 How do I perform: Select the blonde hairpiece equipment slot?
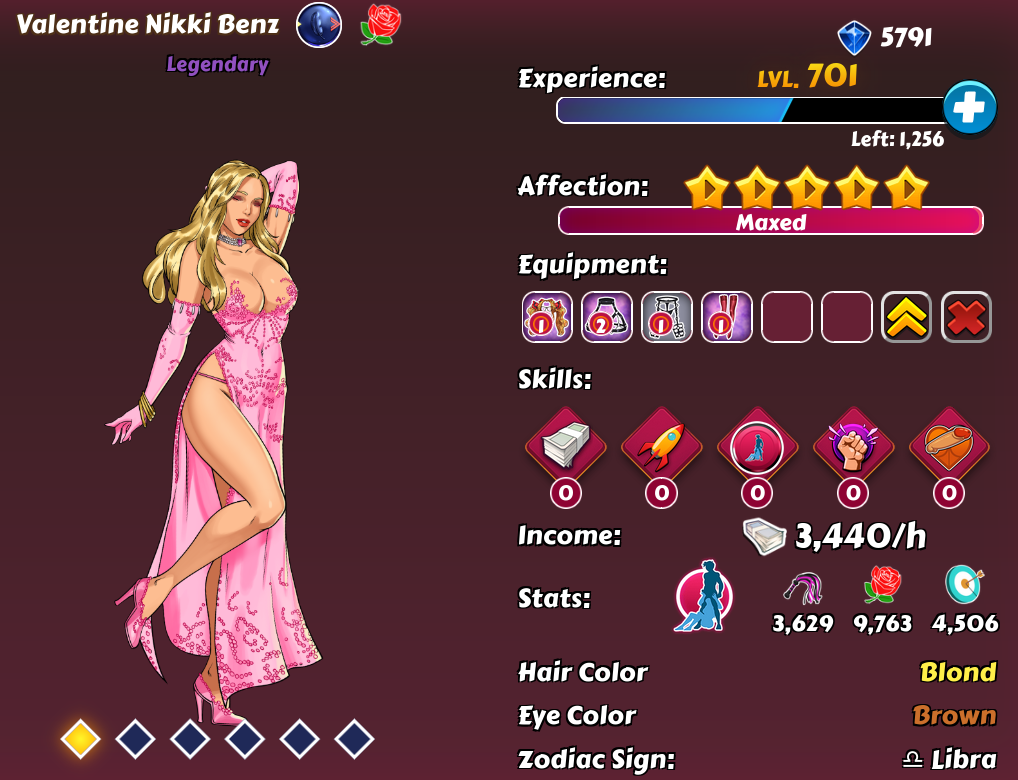[x=547, y=317]
